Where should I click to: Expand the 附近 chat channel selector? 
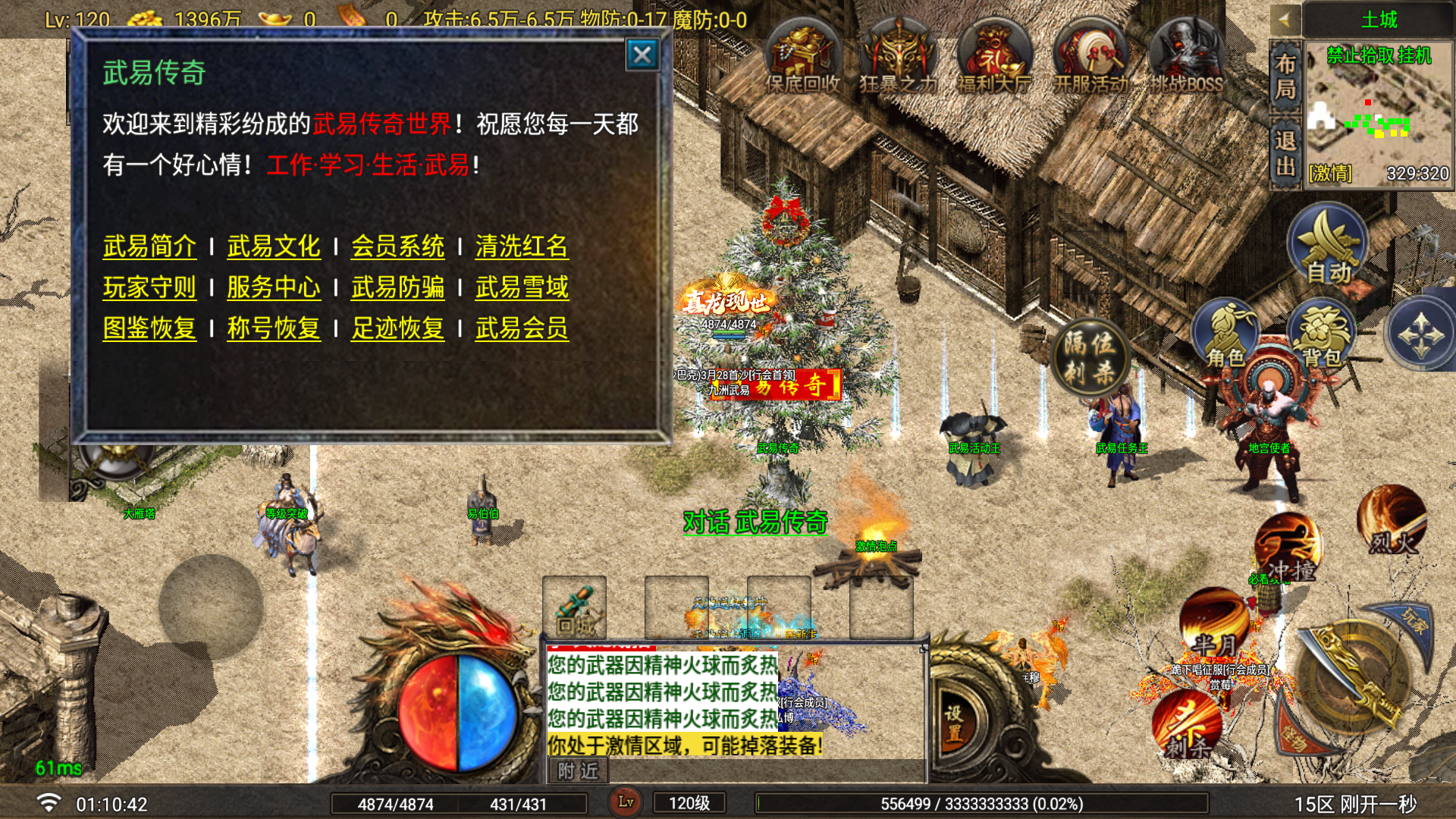tap(576, 771)
